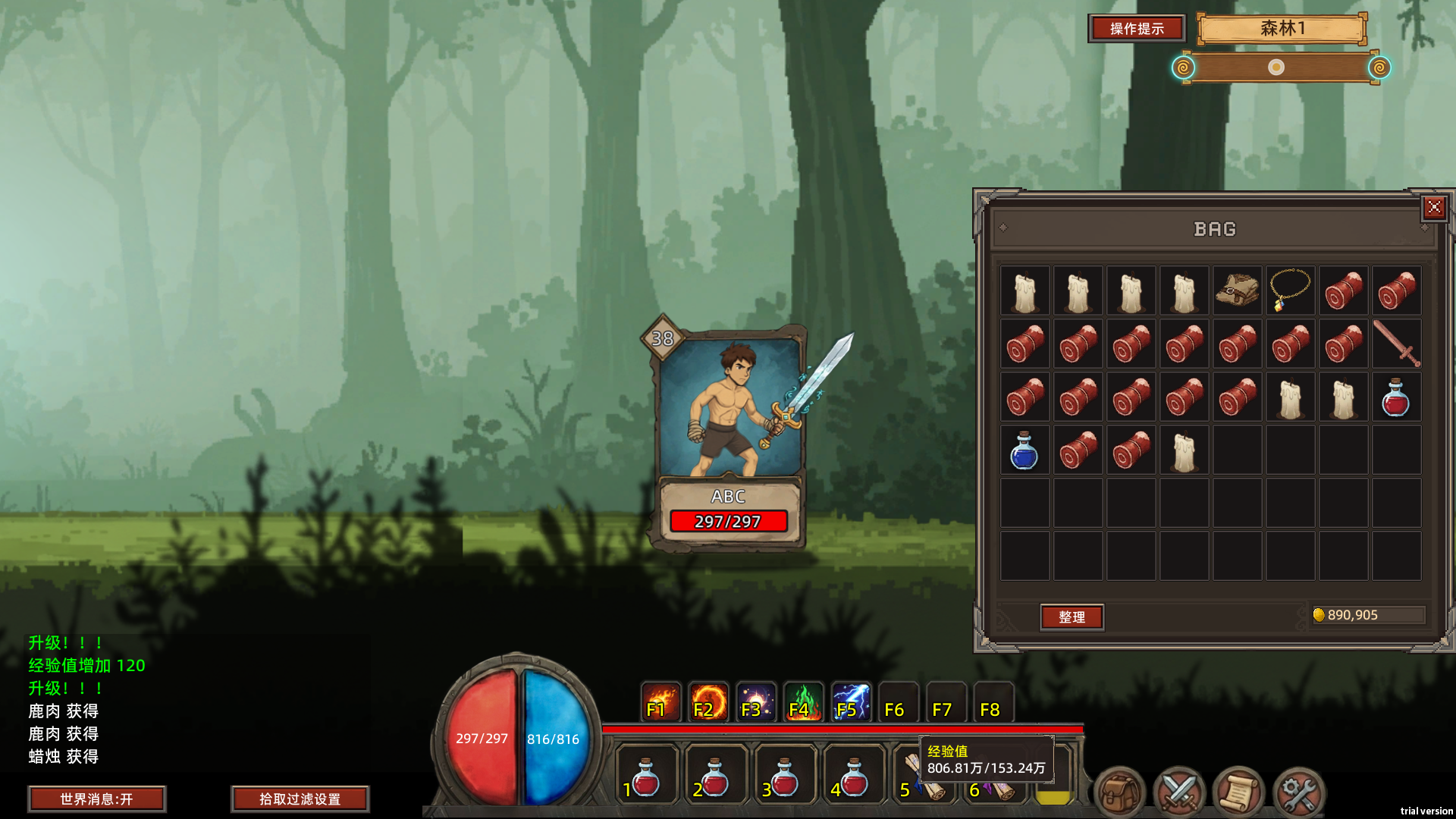Activate the F1 fire slash skill
Image resolution: width=1456 pixels, height=819 pixels.
660,703
